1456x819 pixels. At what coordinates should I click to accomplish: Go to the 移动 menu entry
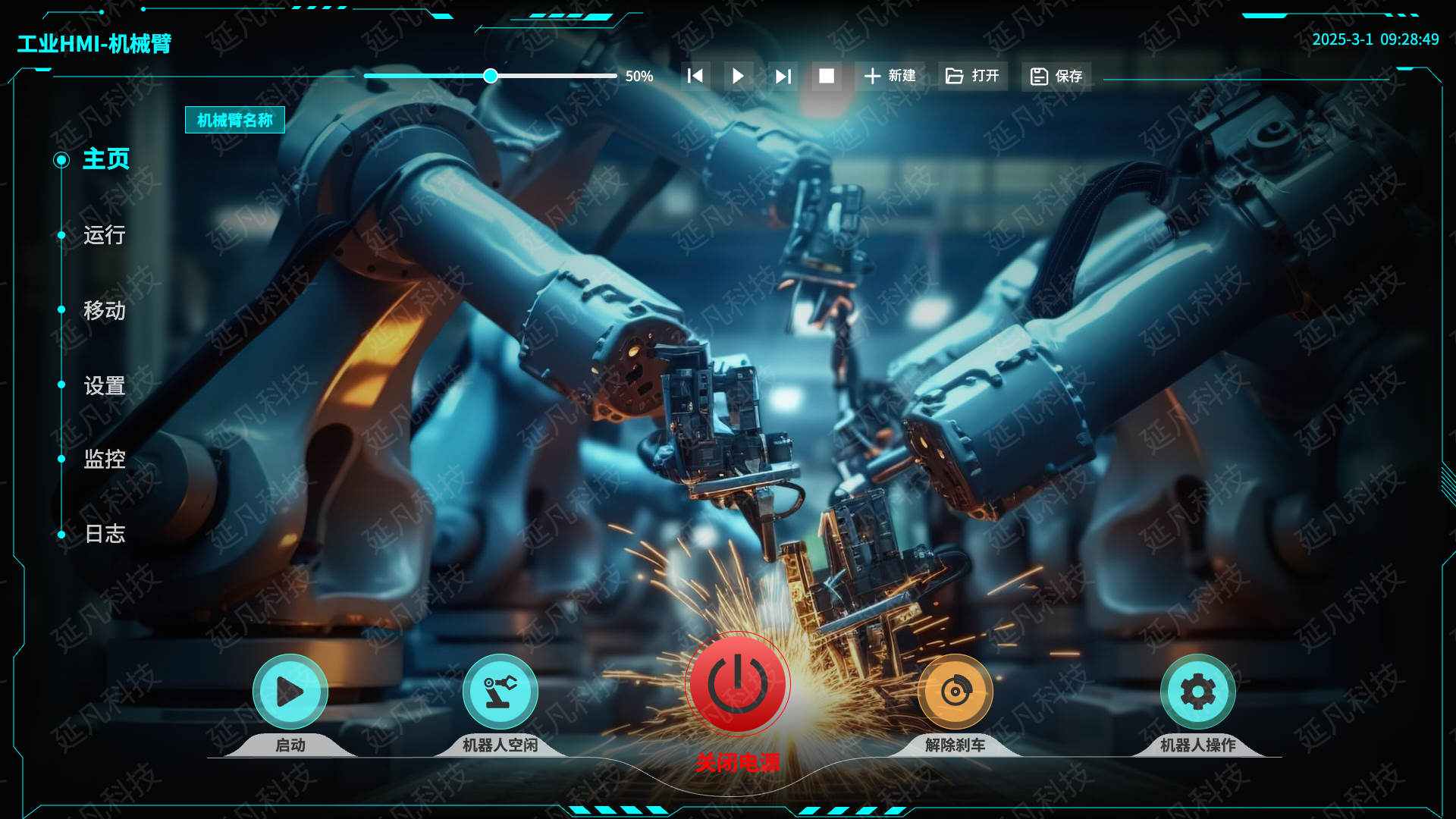pyautogui.click(x=104, y=310)
